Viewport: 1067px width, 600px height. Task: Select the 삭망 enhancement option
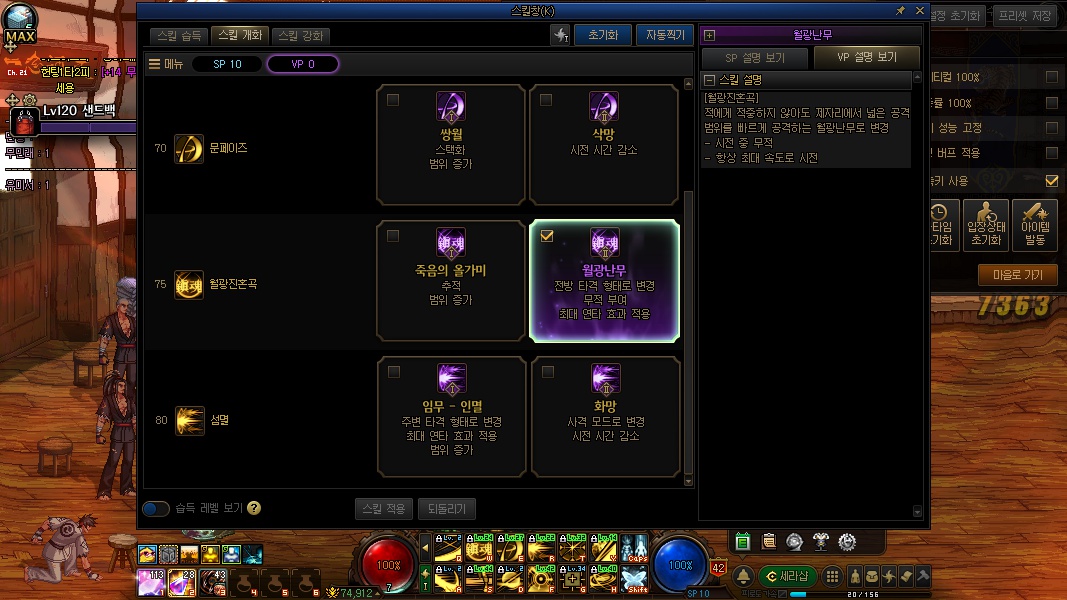(604, 145)
